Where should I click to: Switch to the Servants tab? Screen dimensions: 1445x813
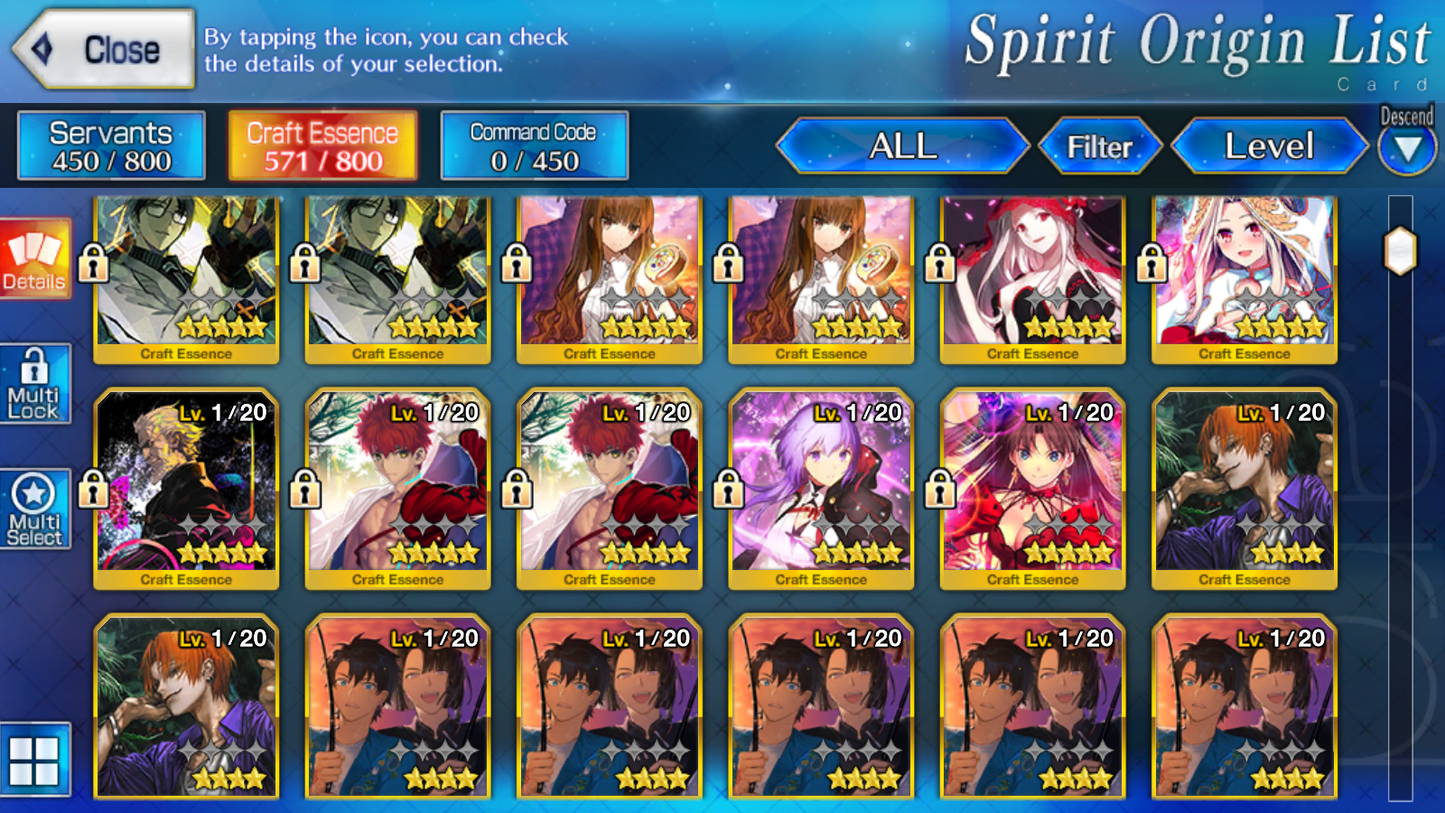click(110, 144)
